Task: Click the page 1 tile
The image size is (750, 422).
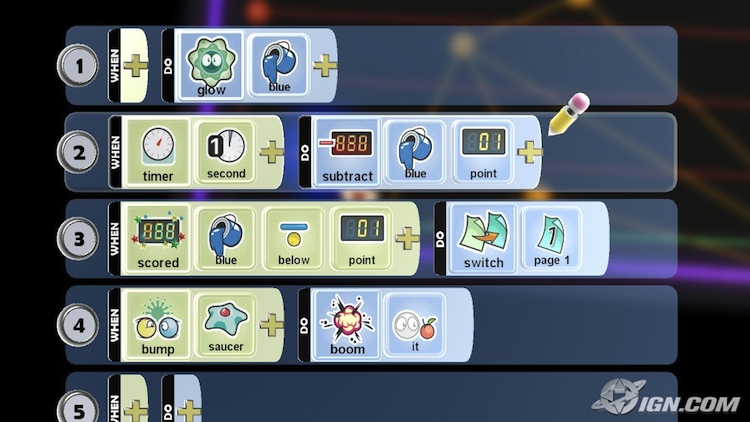Action: pos(550,239)
